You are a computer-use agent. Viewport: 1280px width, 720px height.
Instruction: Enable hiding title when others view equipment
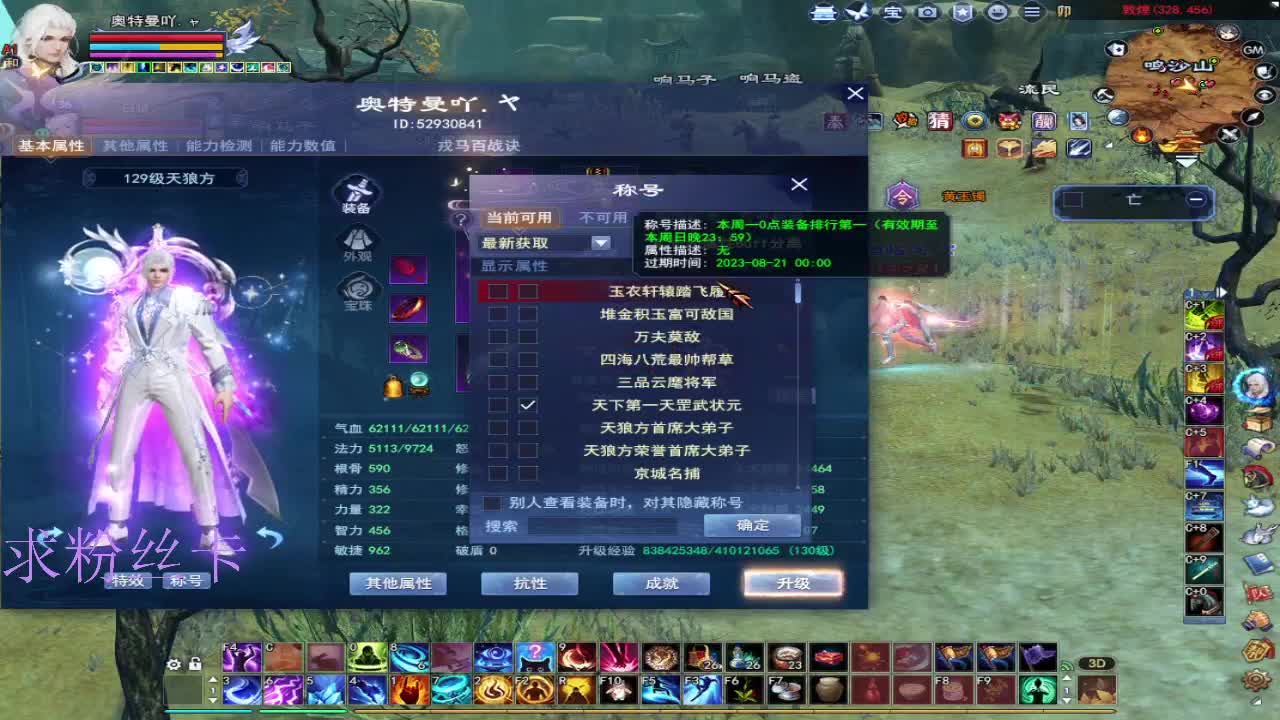point(491,502)
